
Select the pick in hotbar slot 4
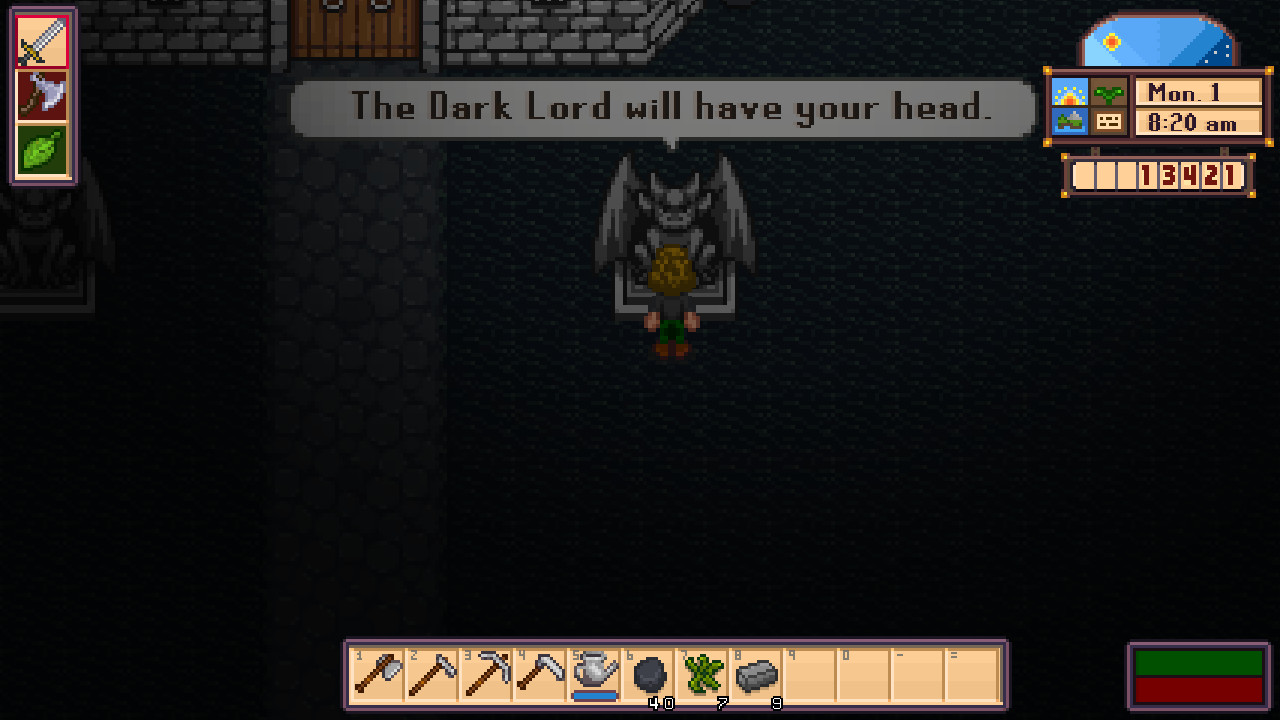pyautogui.click(x=540, y=675)
